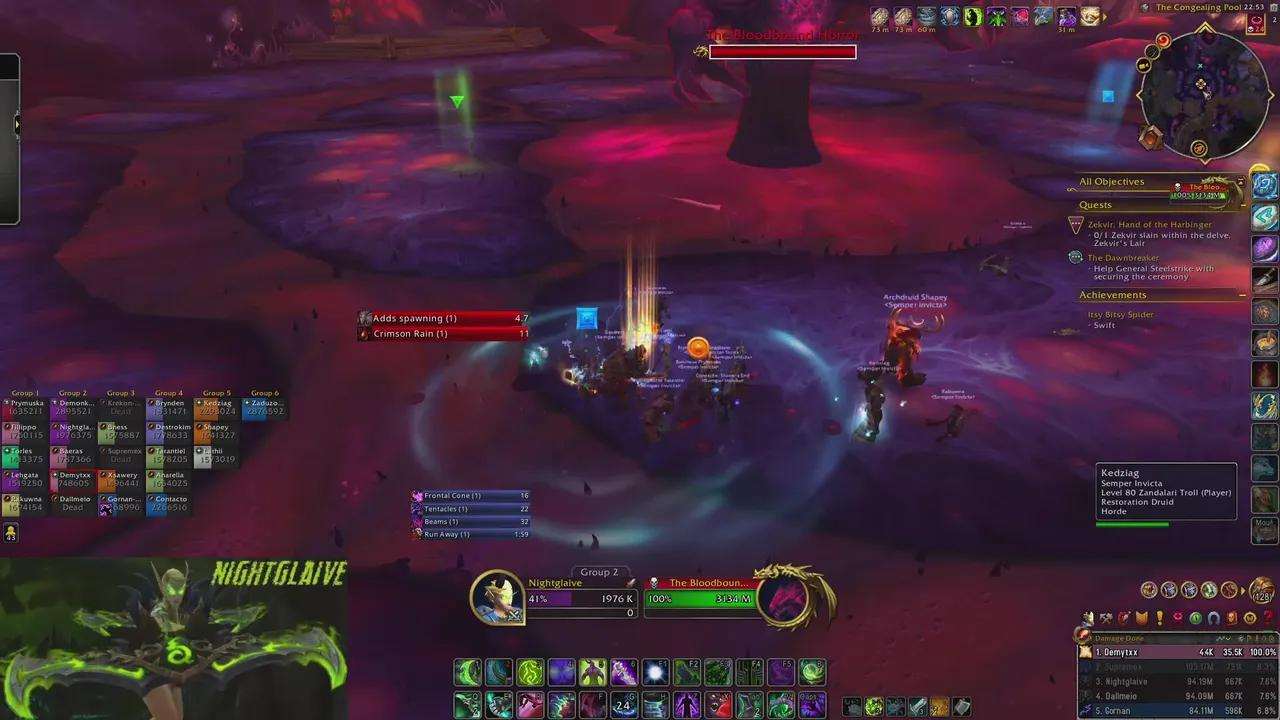The image size is (1280, 720).
Task: Open the character info micro menu icon
Action: pos(1086,618)
